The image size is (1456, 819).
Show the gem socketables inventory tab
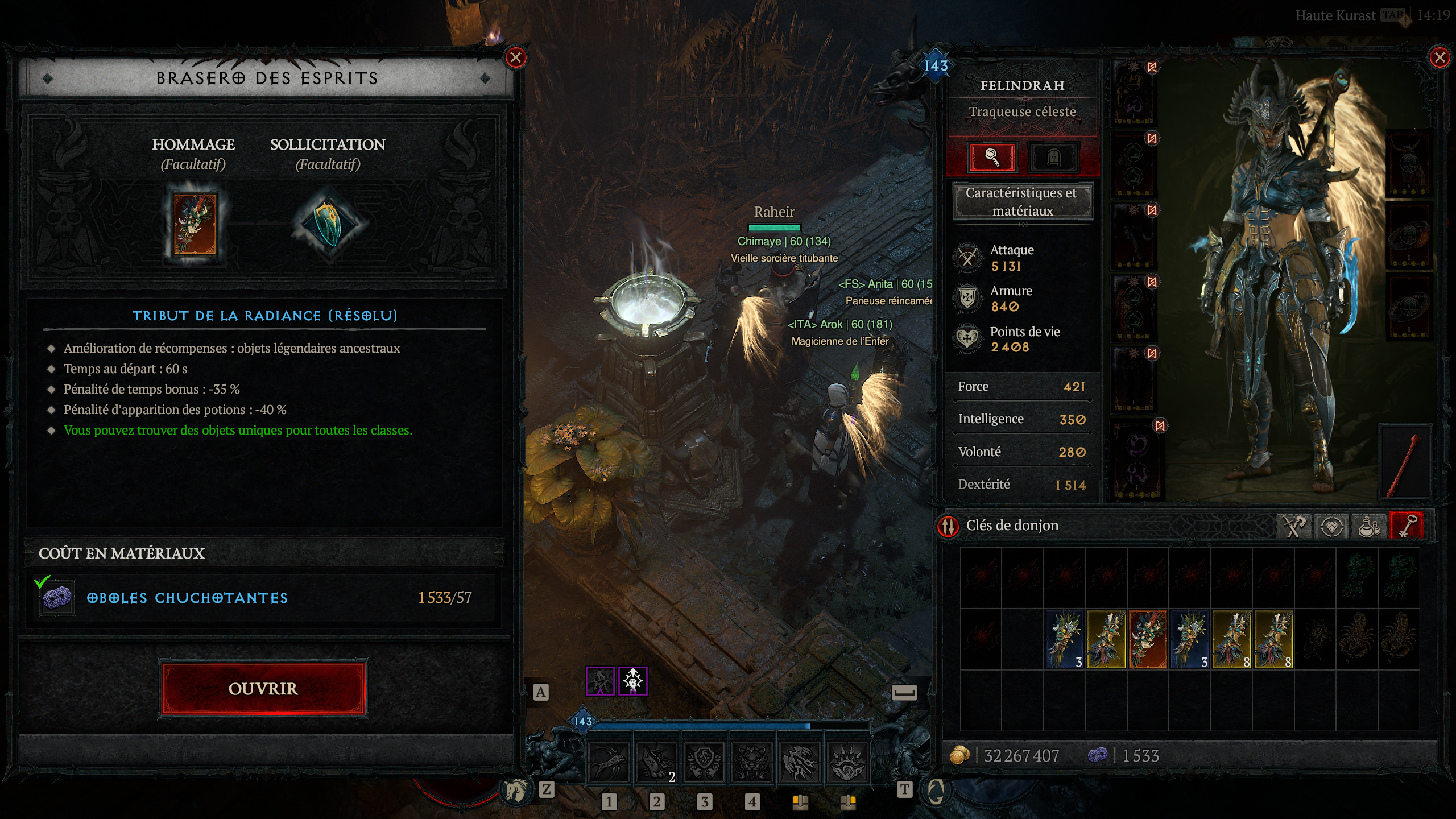1331,526
